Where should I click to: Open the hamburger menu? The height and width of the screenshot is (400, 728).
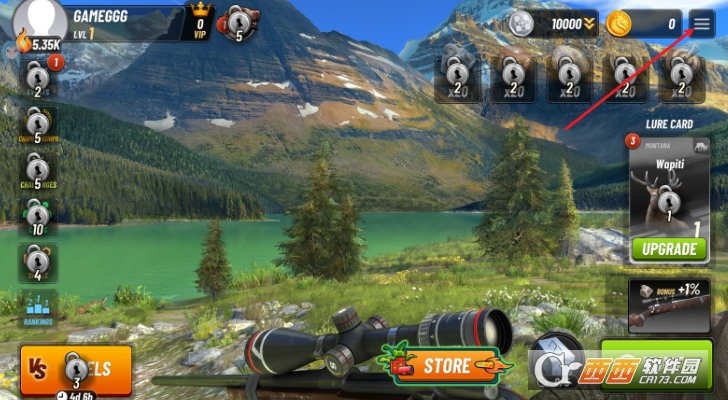point(702,23)
